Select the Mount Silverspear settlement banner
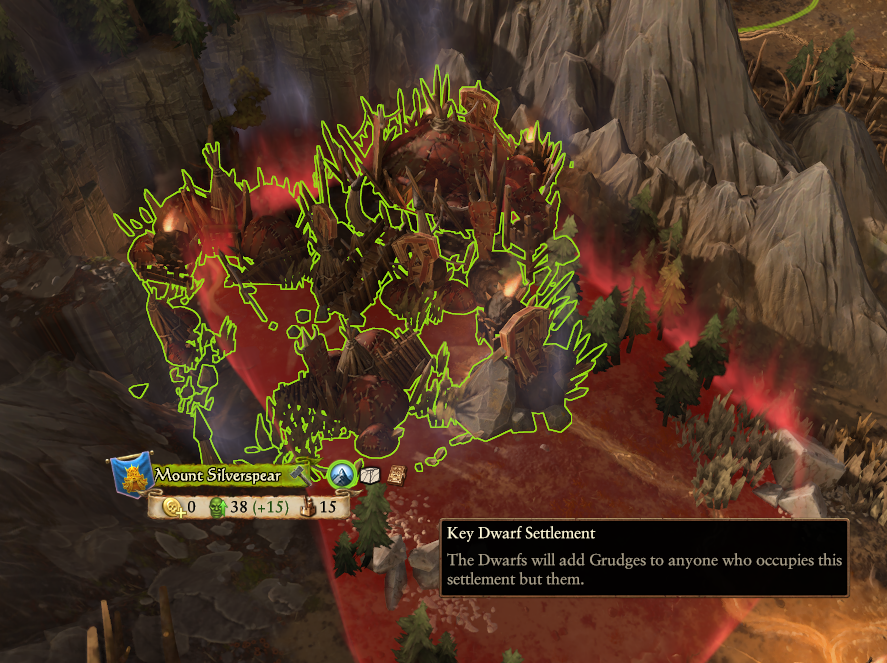 (x=217, y=475)
